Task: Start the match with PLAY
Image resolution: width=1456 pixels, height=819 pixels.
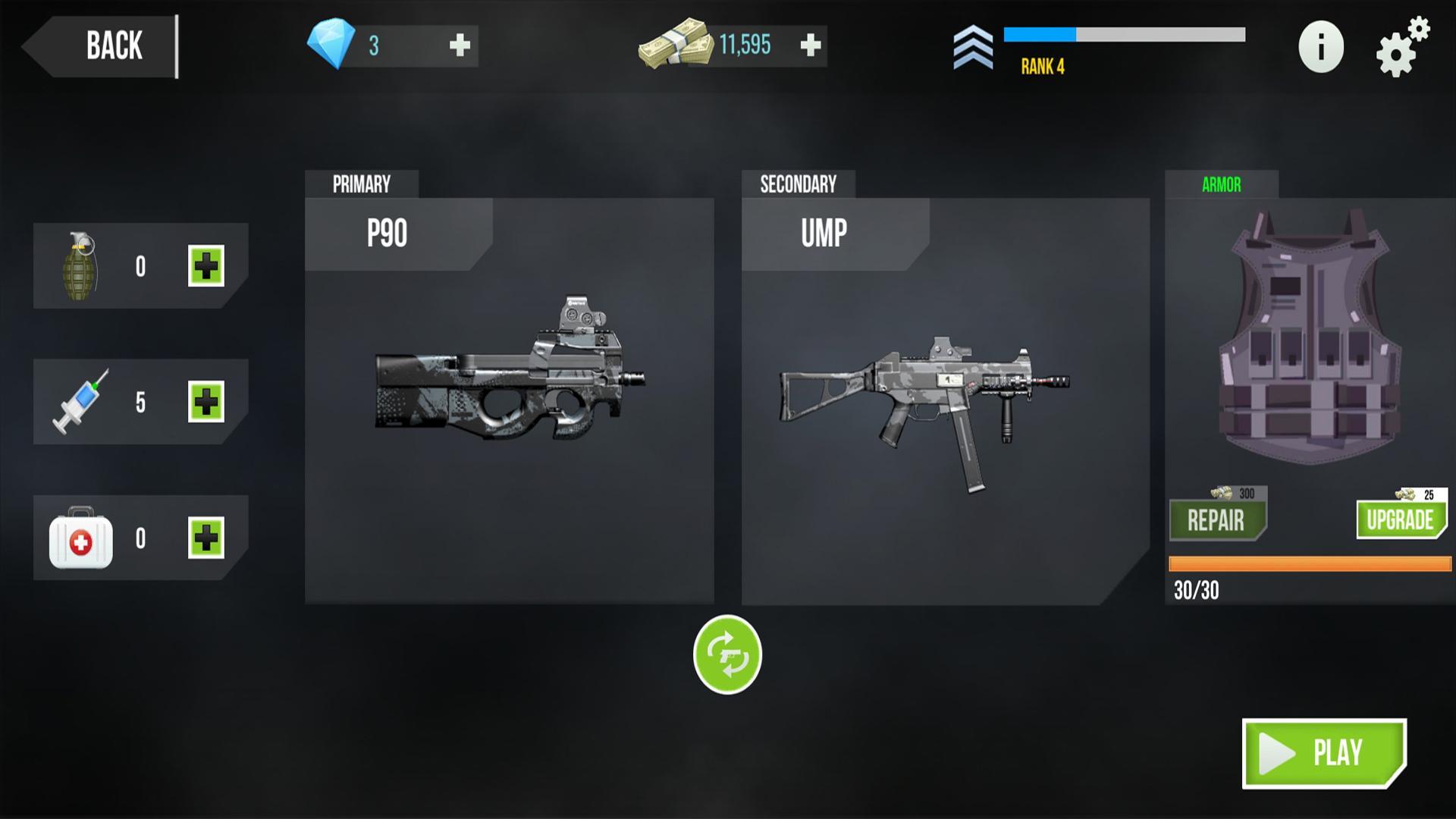Action: click(1324, 753)
